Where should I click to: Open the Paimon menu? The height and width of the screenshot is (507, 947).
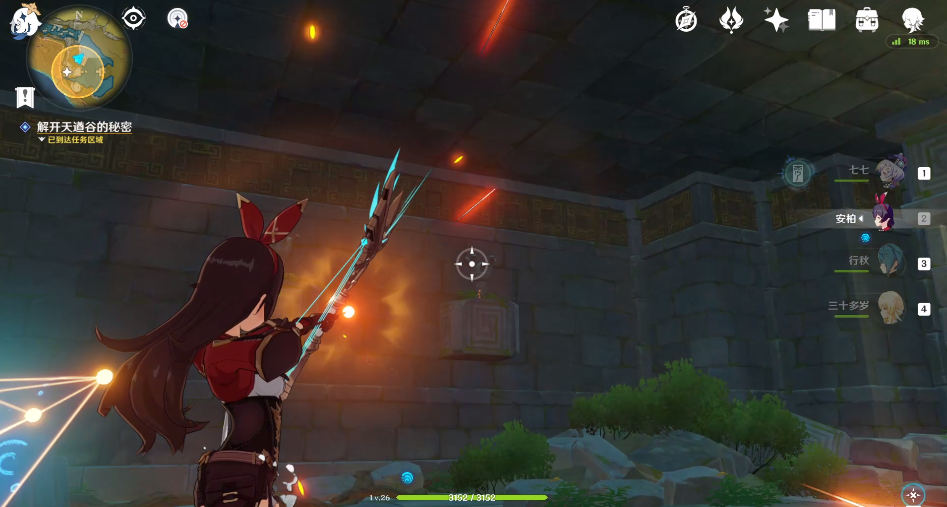(x=22, y=21)
